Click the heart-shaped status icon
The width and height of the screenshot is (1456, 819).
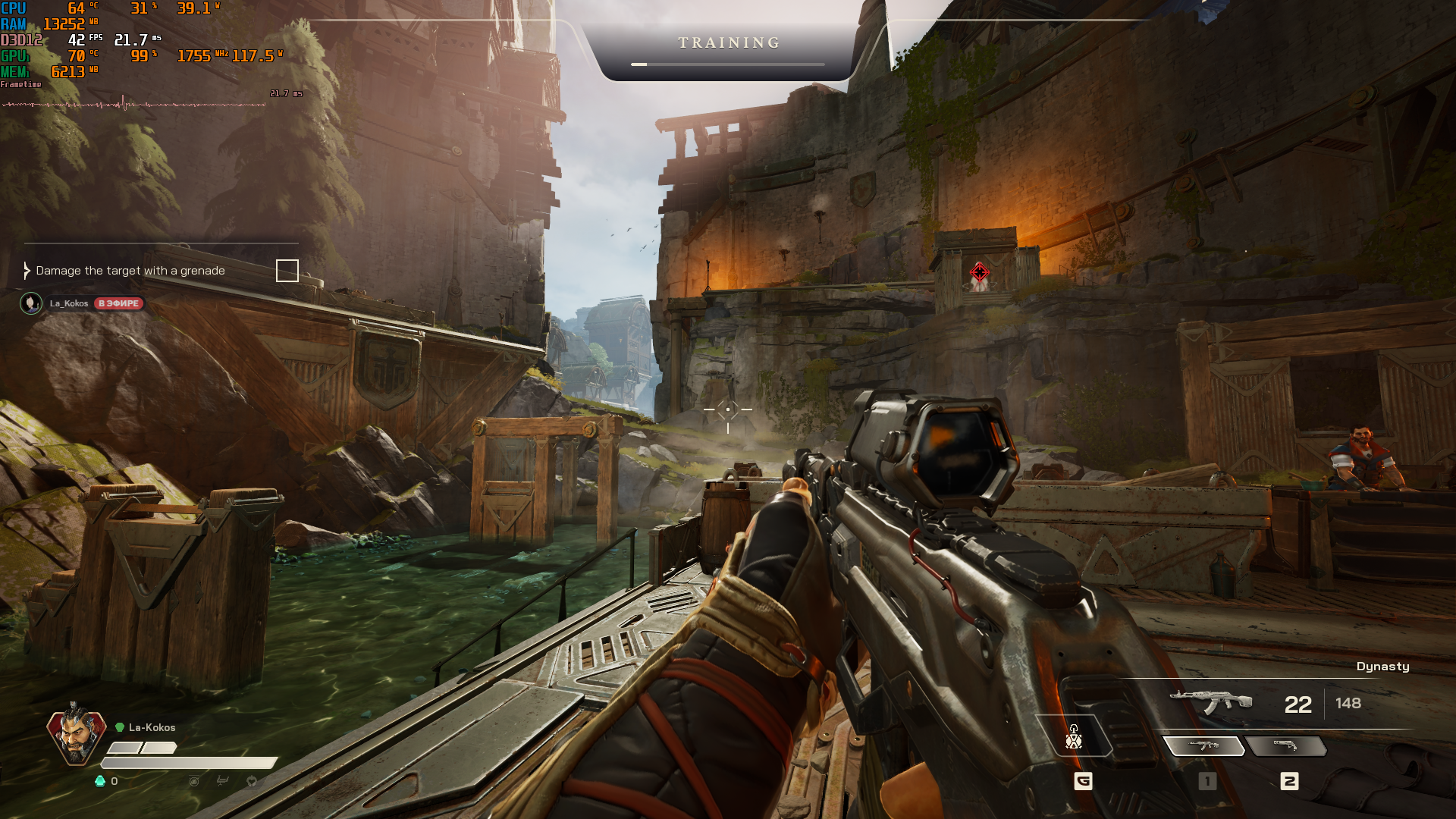252,781
